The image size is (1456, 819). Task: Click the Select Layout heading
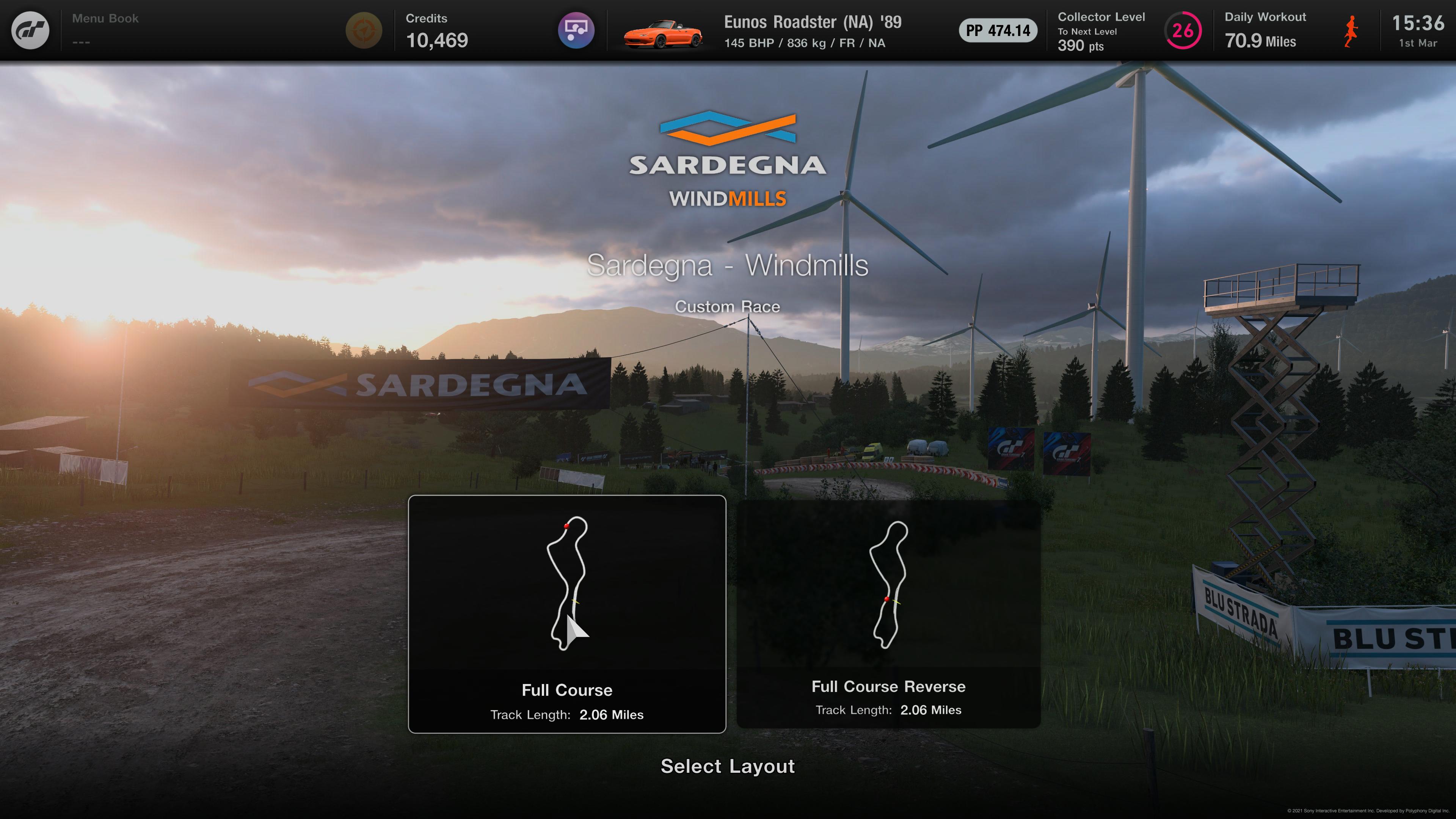tap(728, 767)
